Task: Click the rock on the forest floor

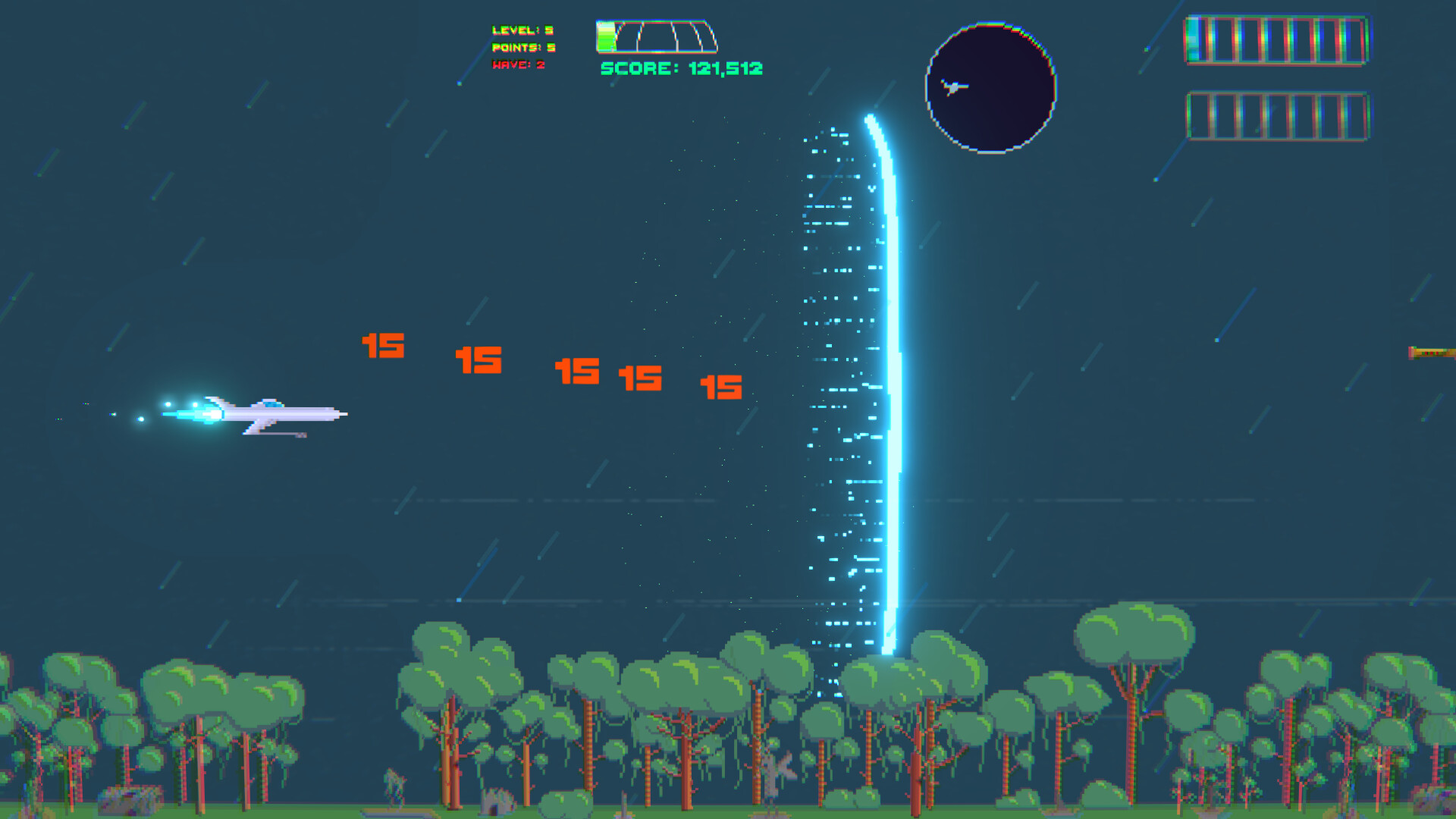Action: [129, 798]
